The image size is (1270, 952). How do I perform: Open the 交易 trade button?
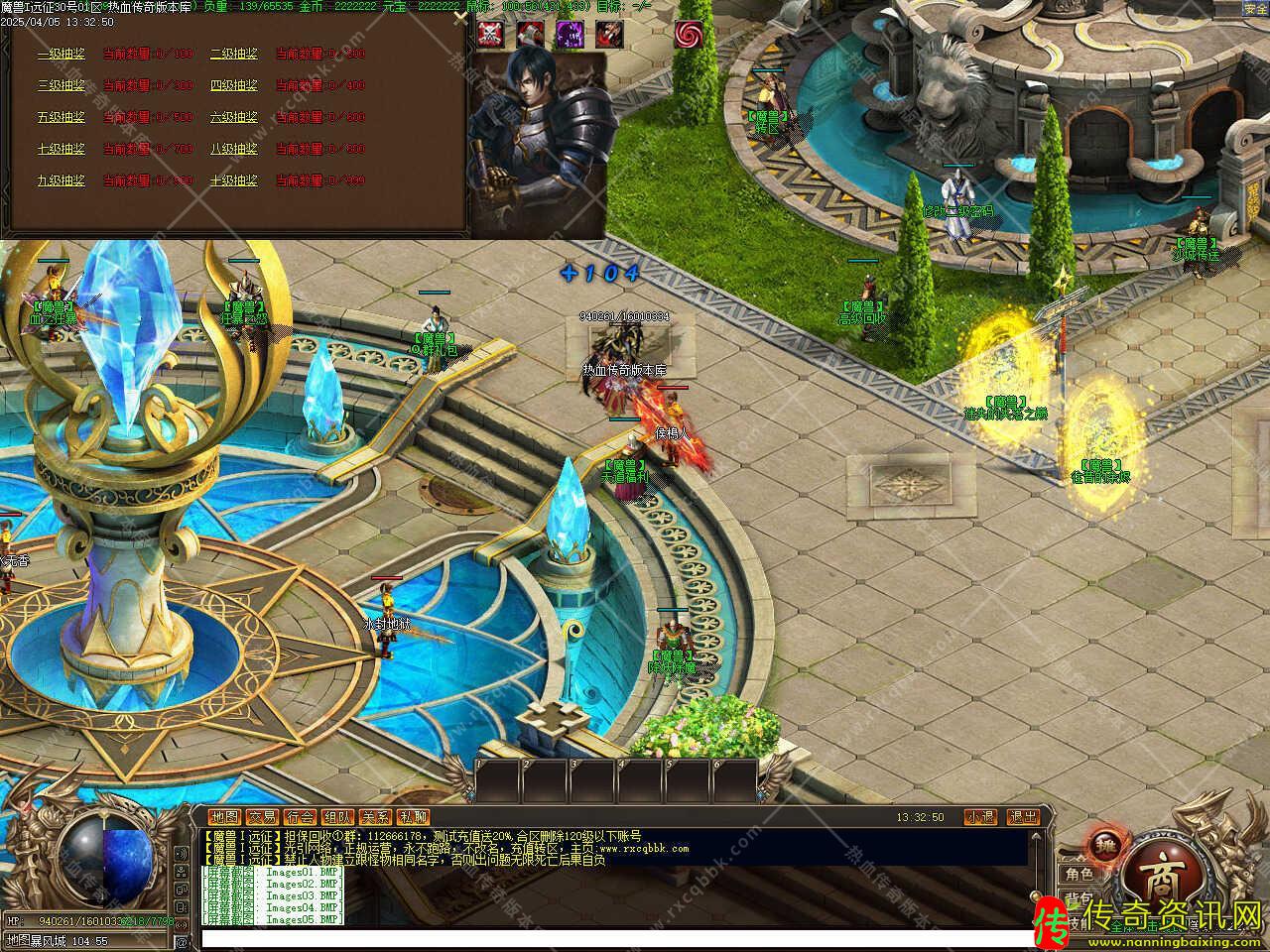coord(262,817)
